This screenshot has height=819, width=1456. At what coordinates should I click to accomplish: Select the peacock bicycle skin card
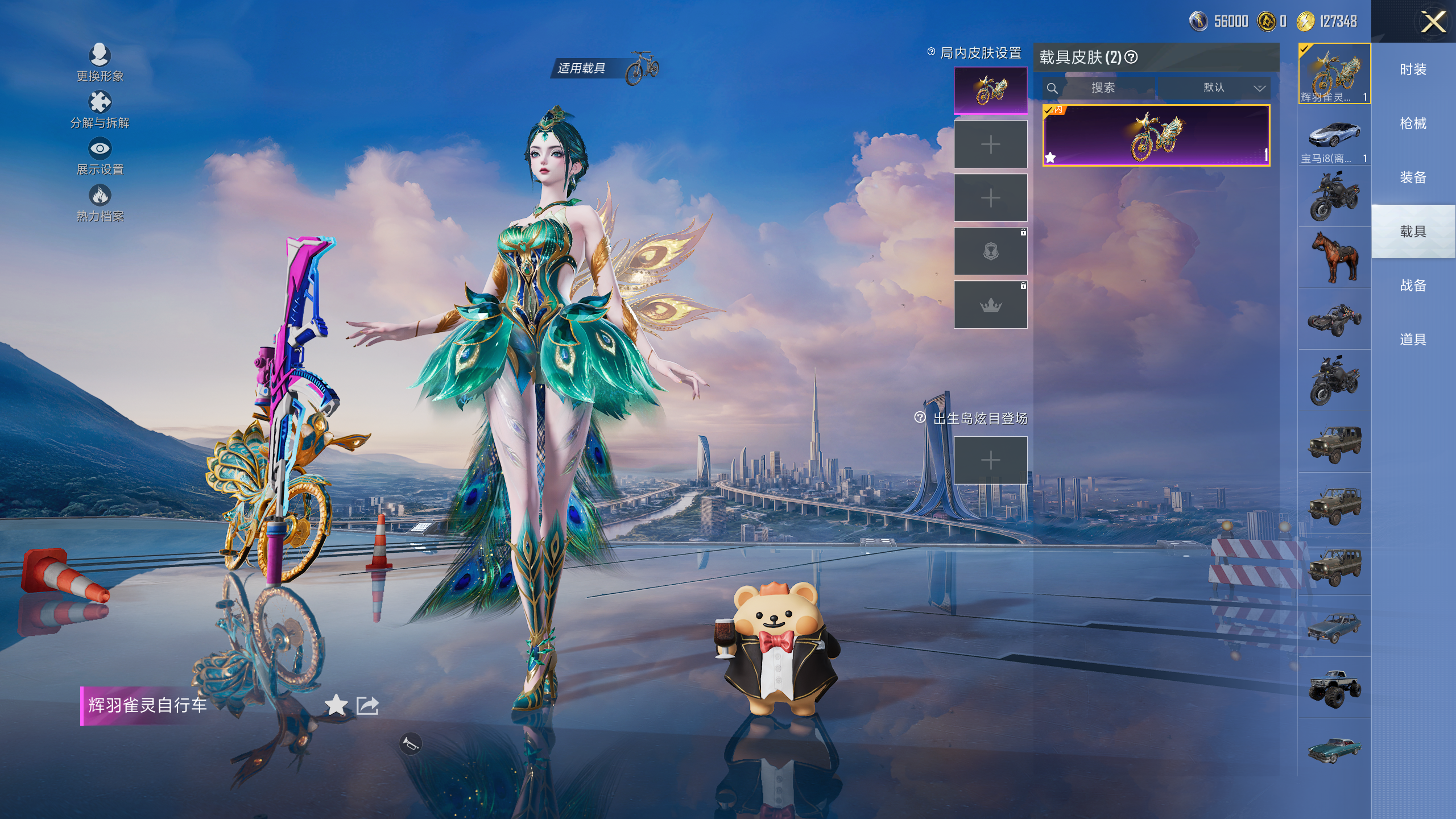click(x=1156, y=135)
